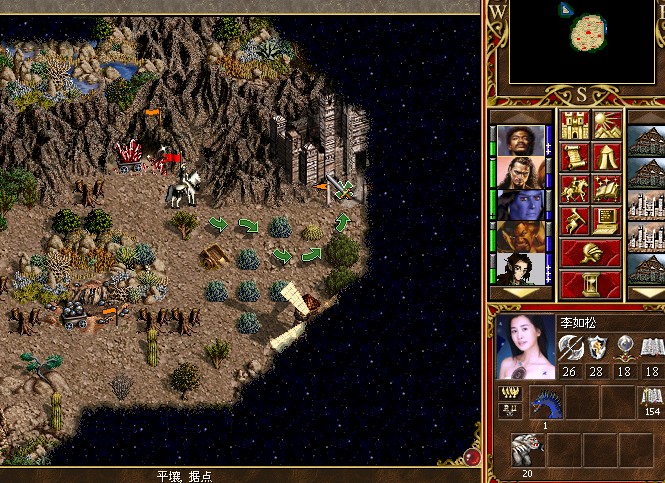The width and height of the screenshot is (665, 483).
Task: Select Next Hero helmet button
Action: (590, 252)
